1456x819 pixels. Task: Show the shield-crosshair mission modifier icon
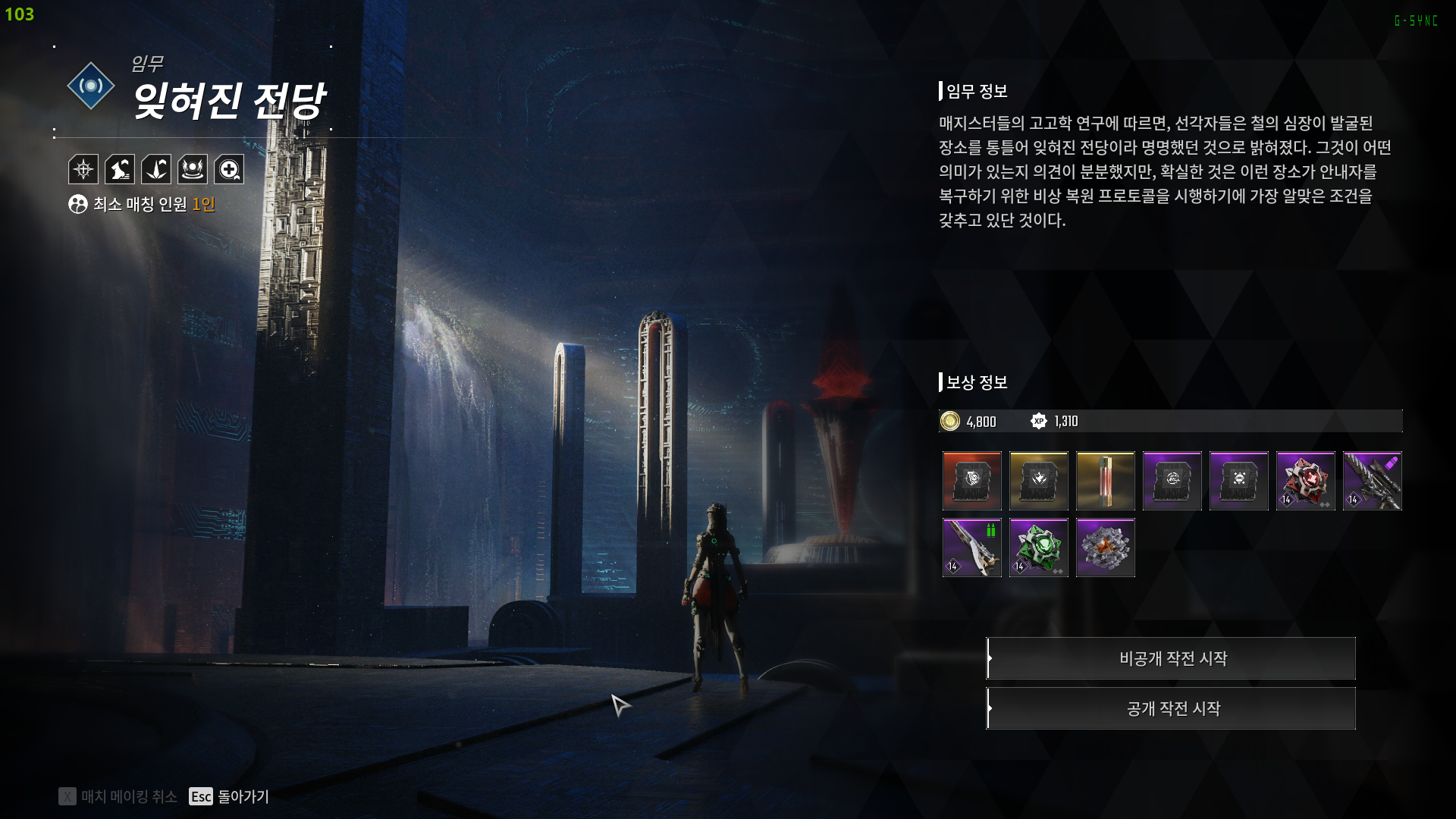(83, 169)
